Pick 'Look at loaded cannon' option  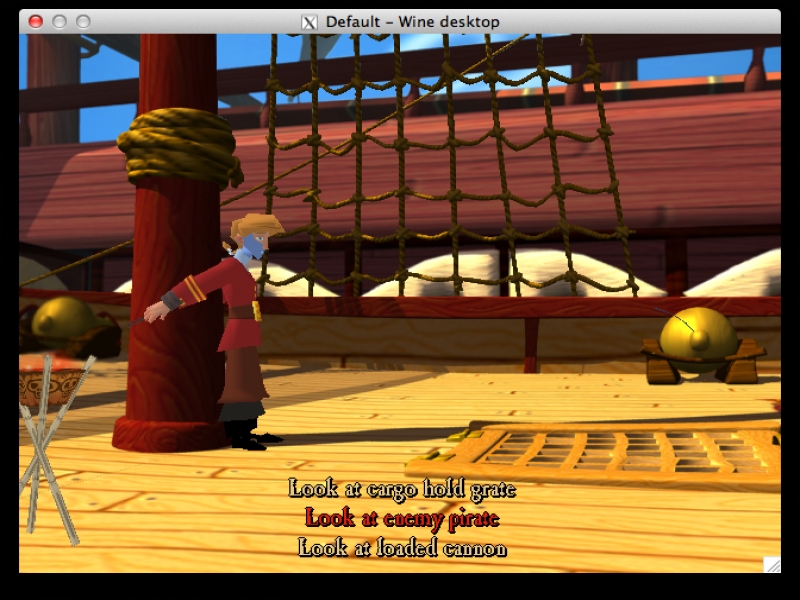pos(402,547)
